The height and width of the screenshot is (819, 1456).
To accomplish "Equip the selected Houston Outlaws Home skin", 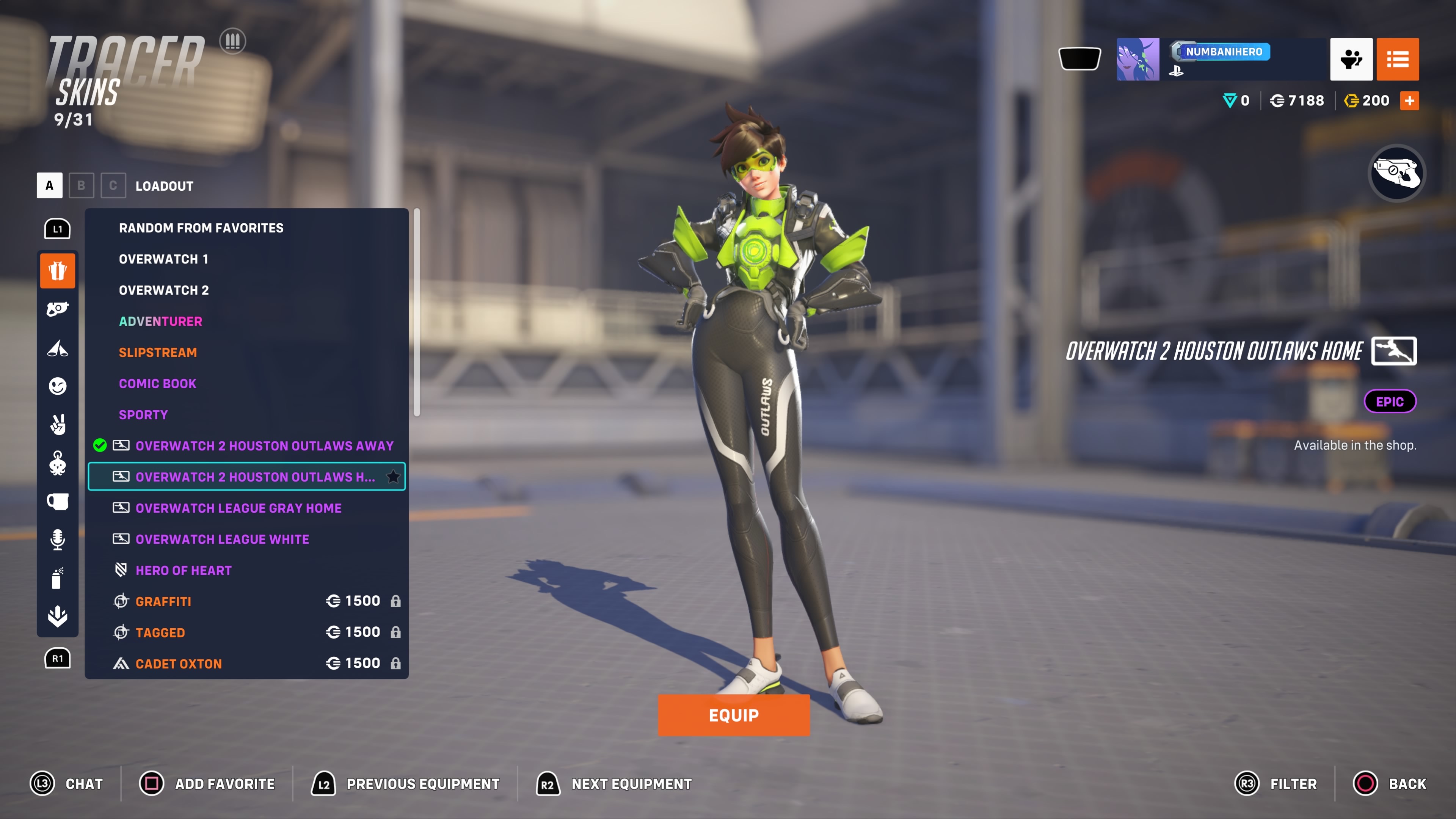I will pos(733,715).
